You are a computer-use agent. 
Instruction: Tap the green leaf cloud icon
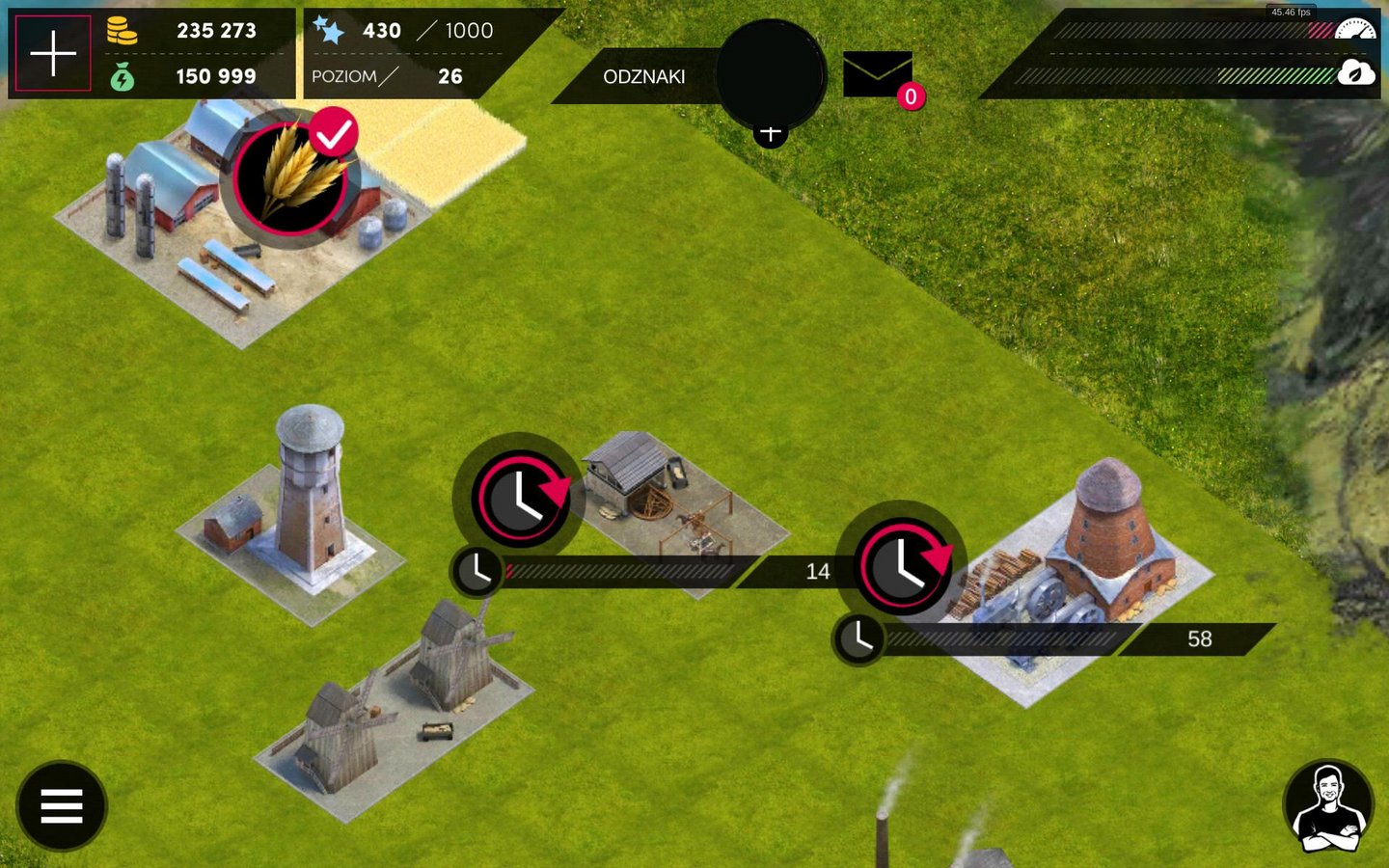[x=1355, y=72]
